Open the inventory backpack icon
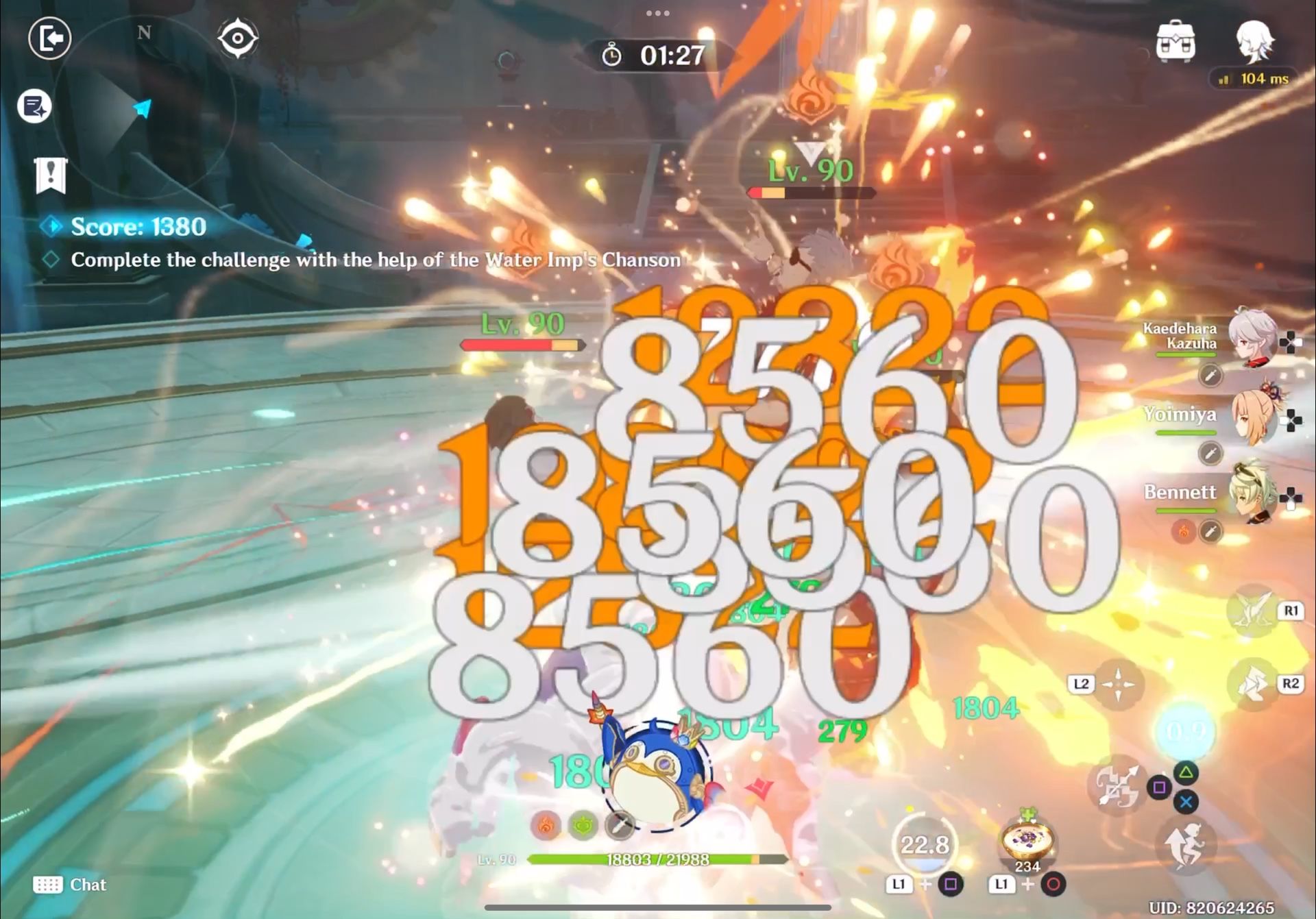The image size is (1316, 919). [x=1175, y=44]
